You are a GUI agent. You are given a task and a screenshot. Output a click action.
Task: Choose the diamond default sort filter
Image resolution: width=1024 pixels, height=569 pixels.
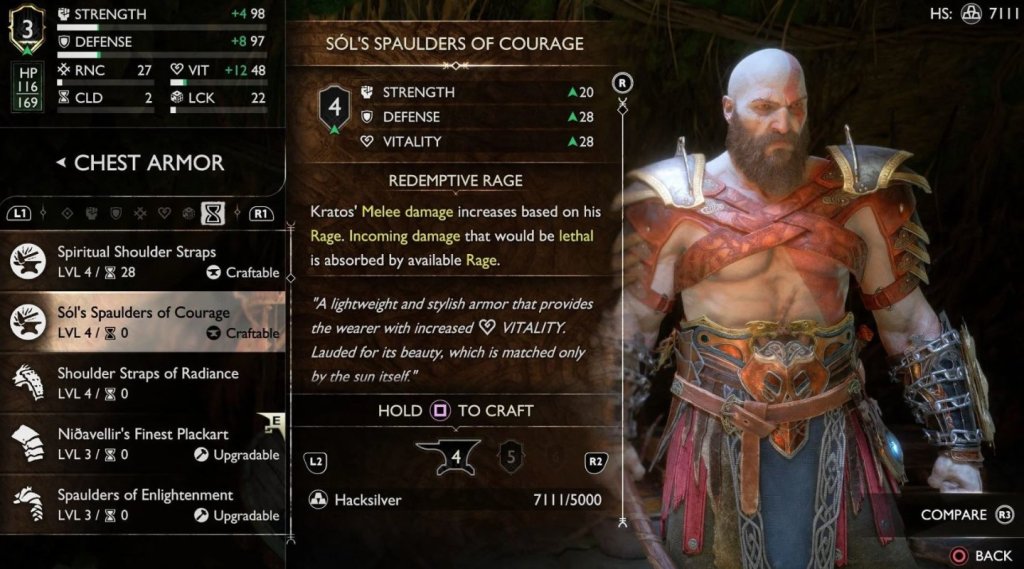point(68,212)
